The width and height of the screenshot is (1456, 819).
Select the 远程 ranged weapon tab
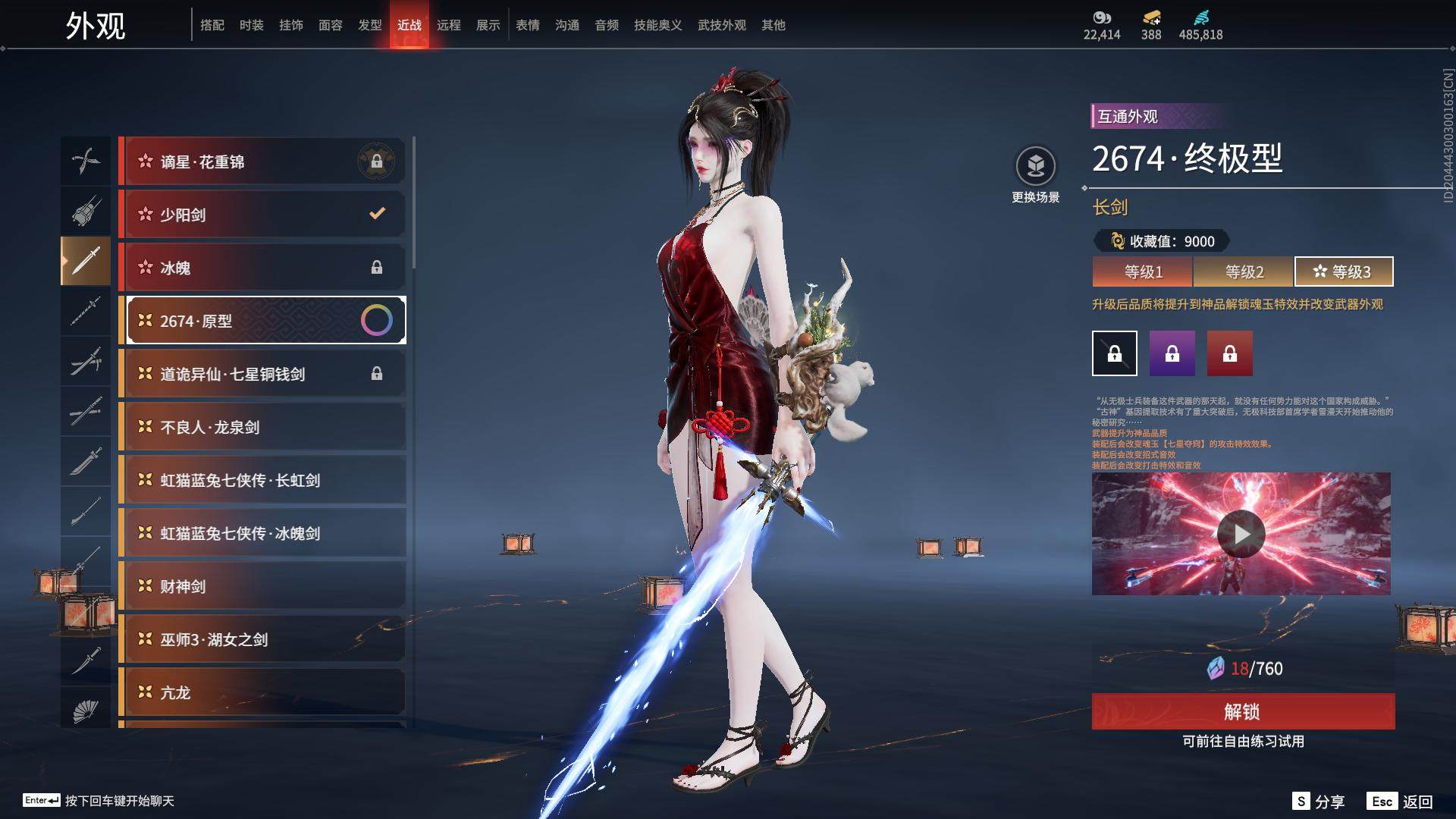(448, 25)
